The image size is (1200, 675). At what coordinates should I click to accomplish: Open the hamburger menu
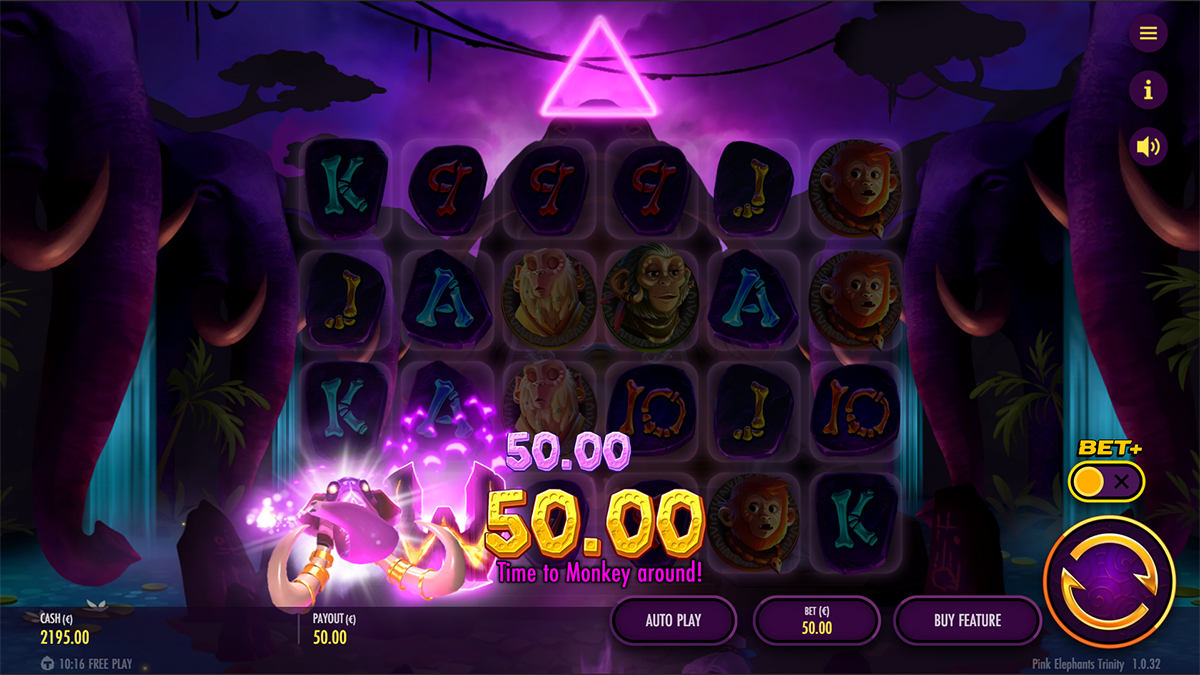tap(1148, 34)
